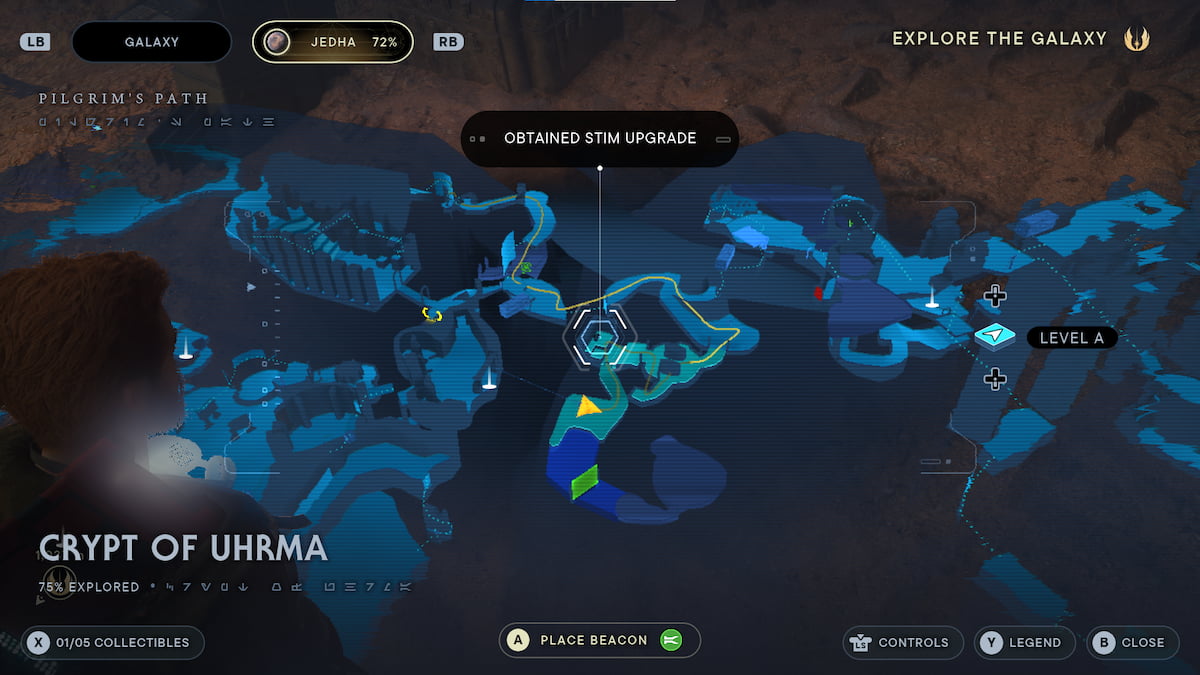
Task: Move down one map level
Action: coord(995,378)
